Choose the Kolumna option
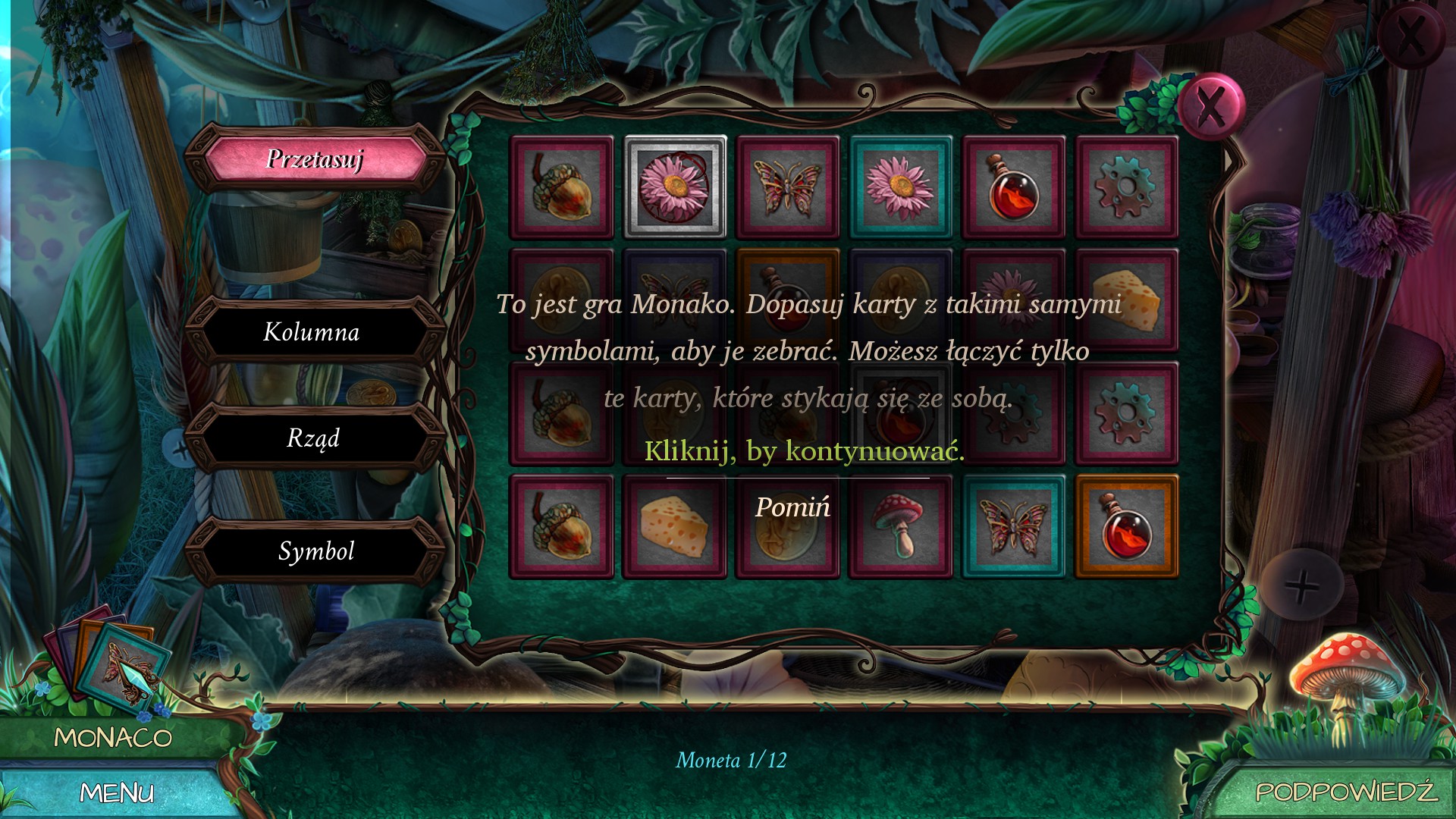This screenshot has height=819, width=1456. point(312,332)
